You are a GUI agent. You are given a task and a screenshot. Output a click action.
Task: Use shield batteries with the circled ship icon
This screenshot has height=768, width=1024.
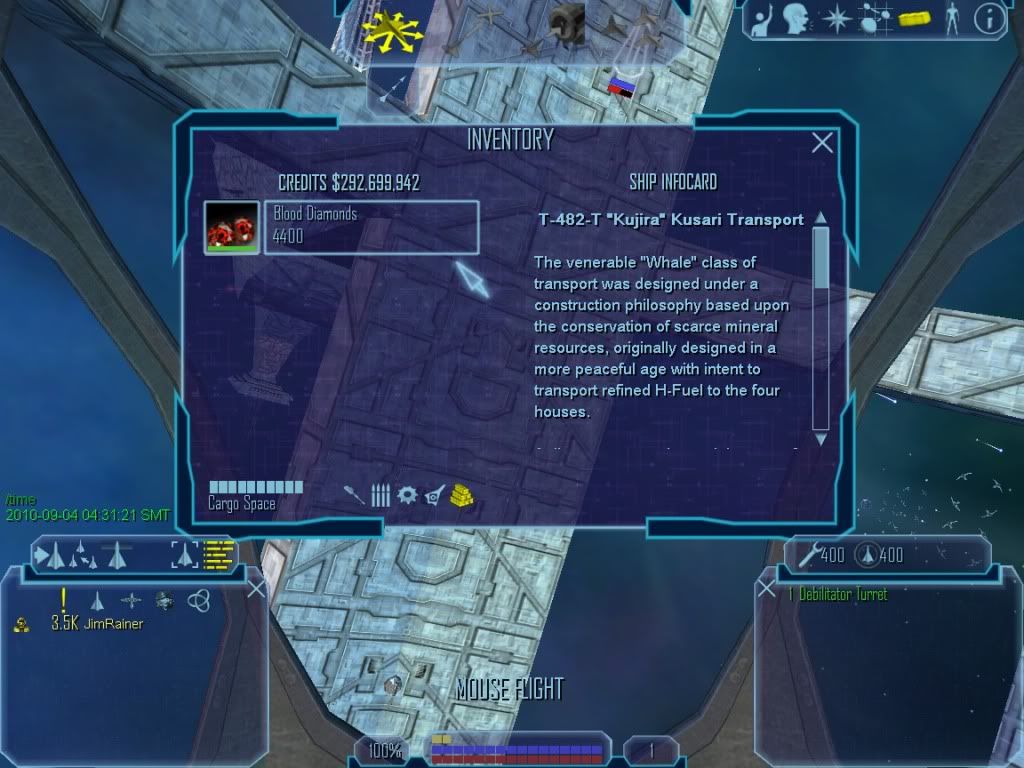868,554
